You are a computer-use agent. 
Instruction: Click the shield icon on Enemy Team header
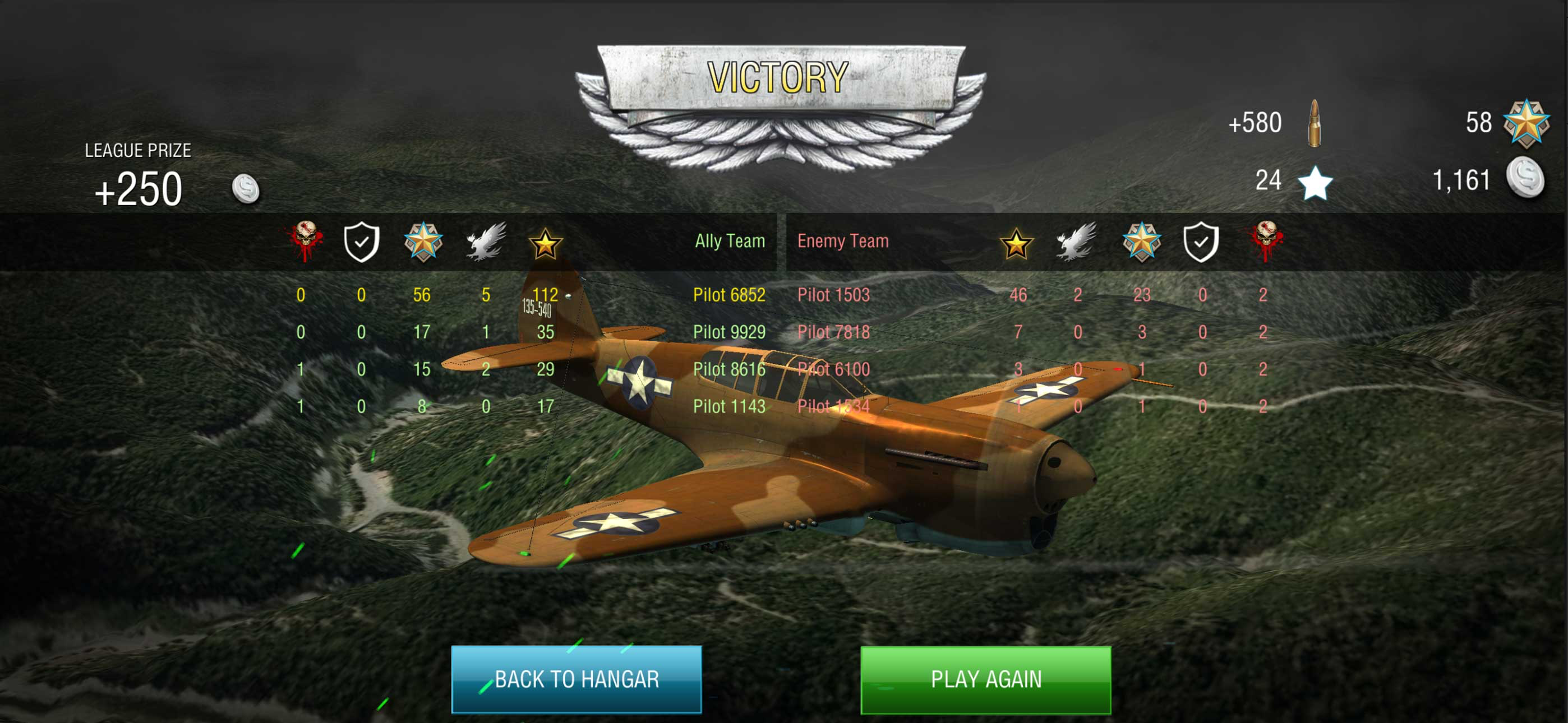[1202, 241]
